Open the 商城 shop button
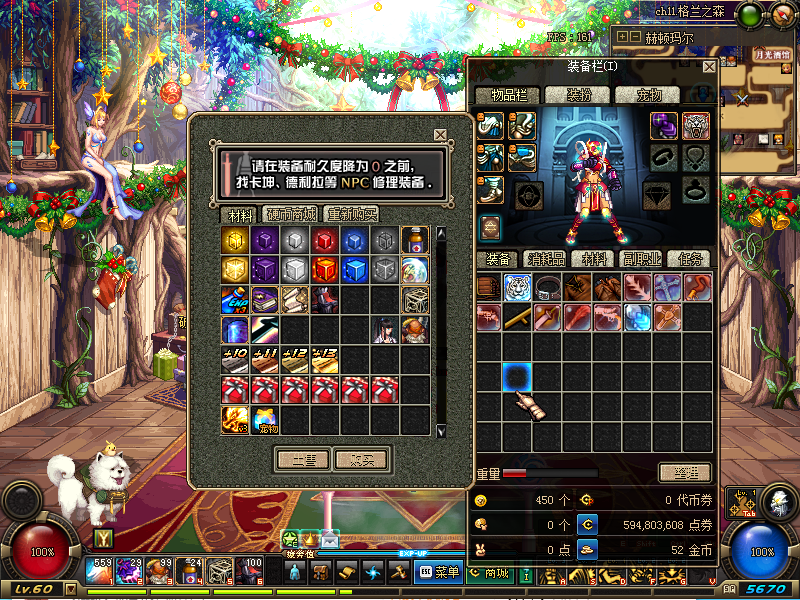 pos(489,572)
